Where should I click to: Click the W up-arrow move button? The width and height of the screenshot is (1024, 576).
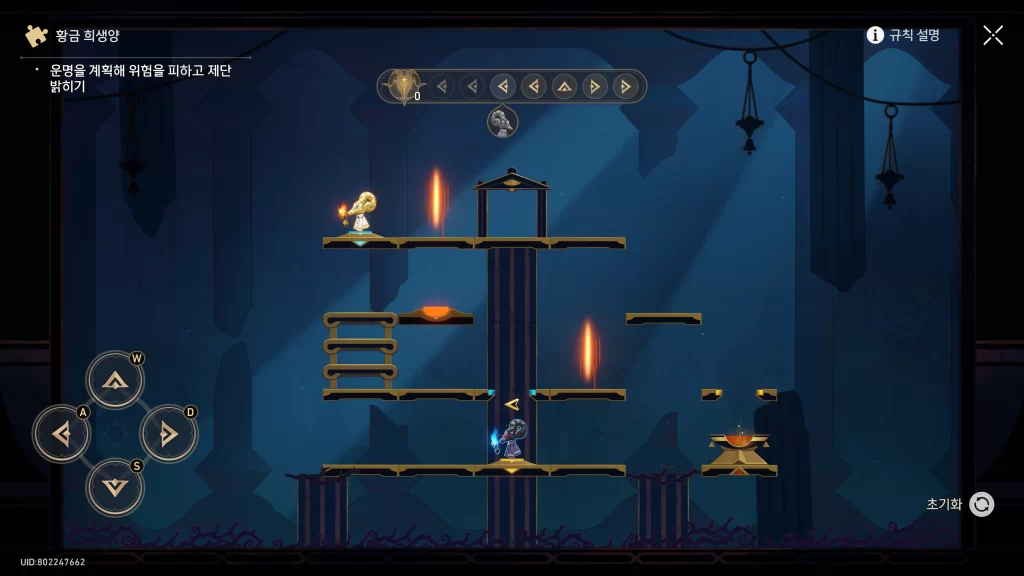pyautogui.click(x=115, y=380)
